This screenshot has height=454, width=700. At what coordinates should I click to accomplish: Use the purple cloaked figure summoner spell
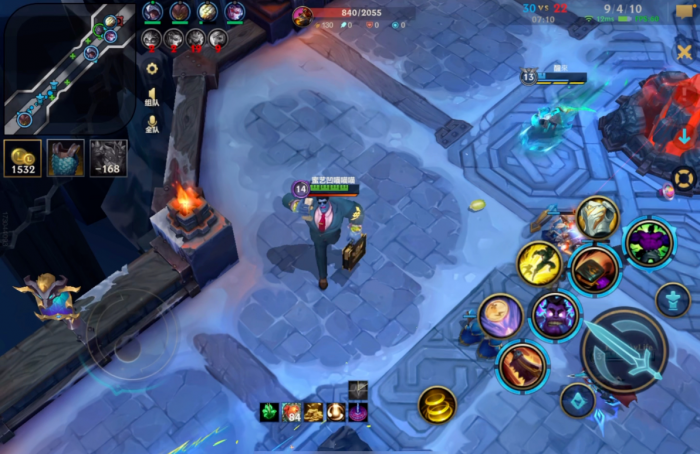point(501,317)
